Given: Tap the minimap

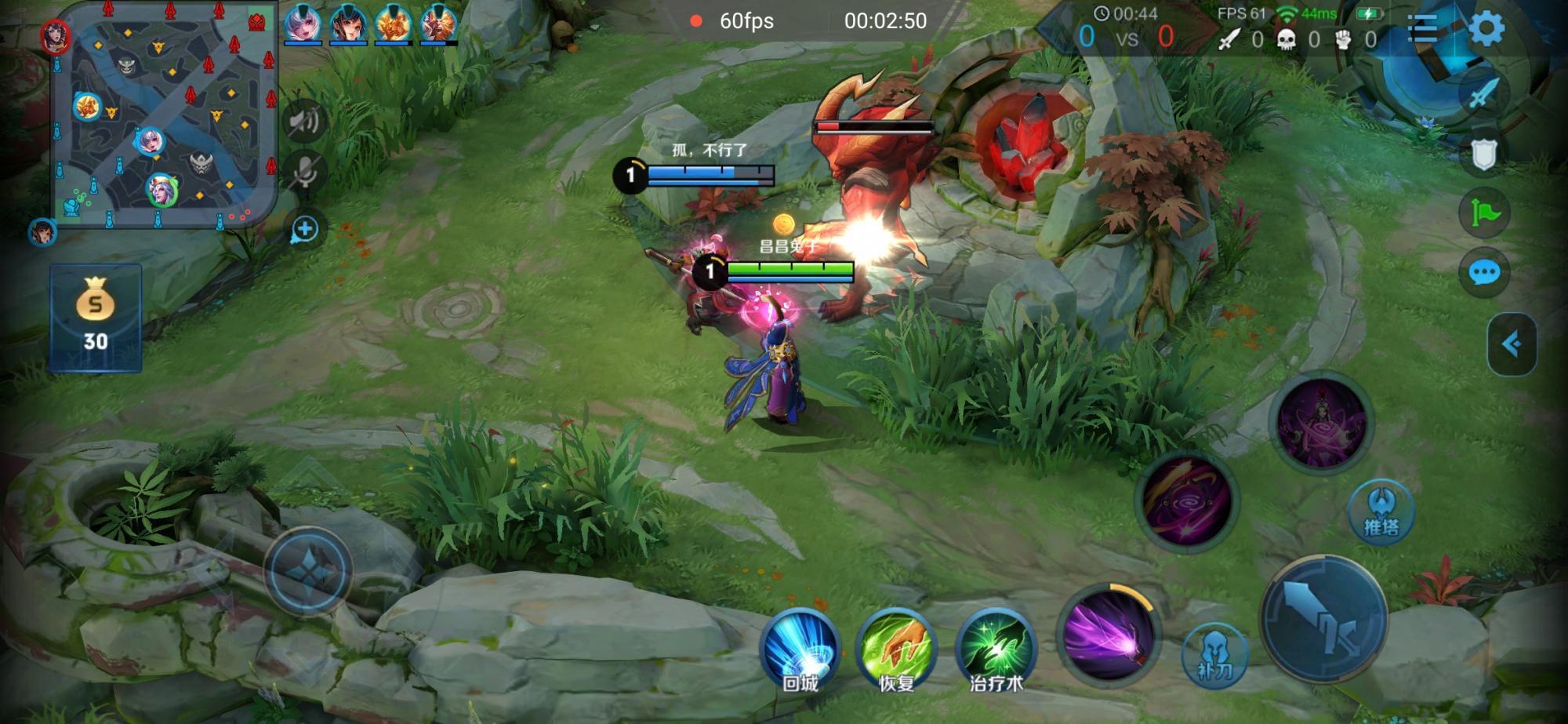Looking at the screenshot, I should 165,114.
